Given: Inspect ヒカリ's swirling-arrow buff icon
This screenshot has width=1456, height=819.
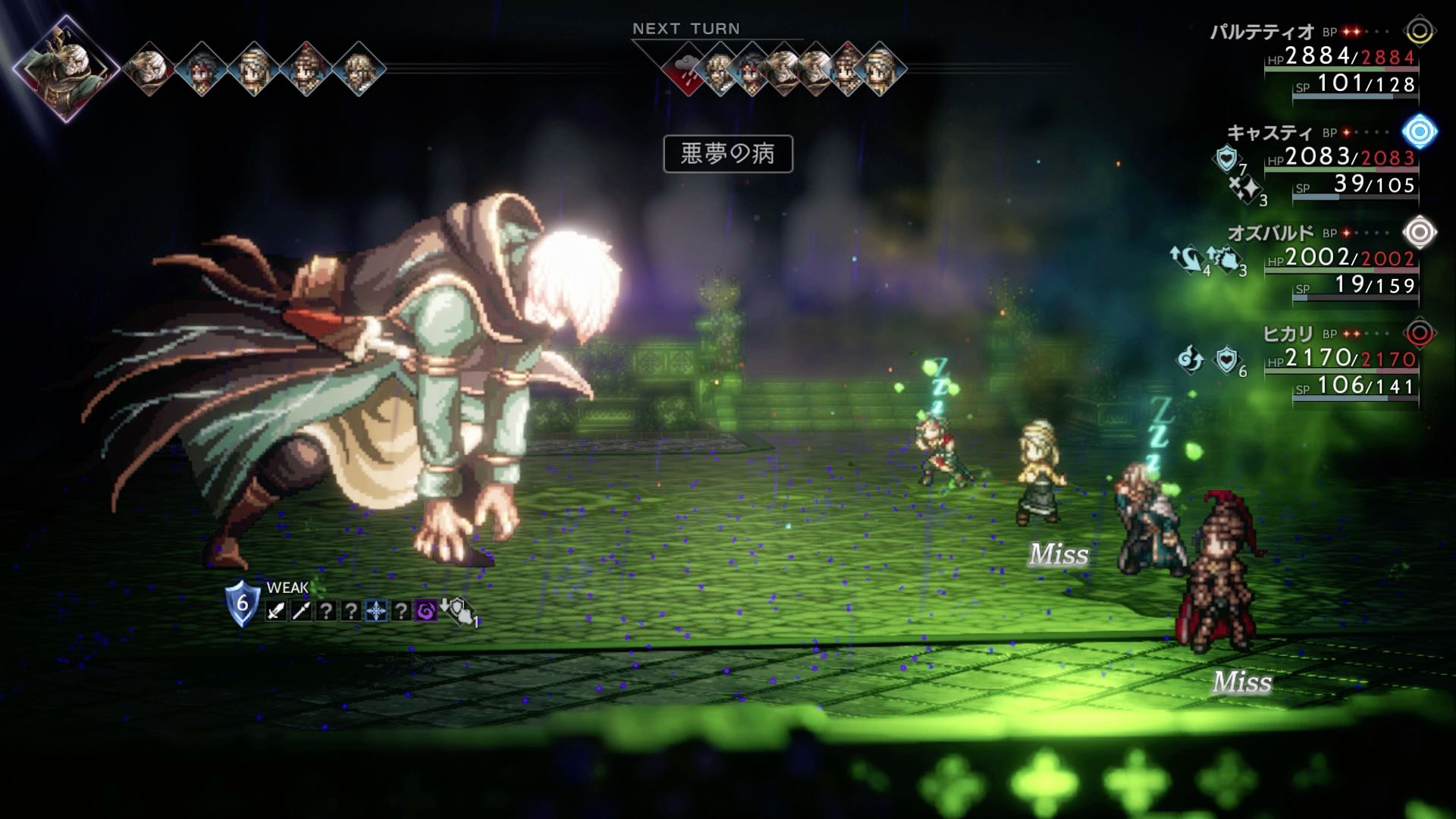Looking at the screenshot, I should (x=1190, y=359).
